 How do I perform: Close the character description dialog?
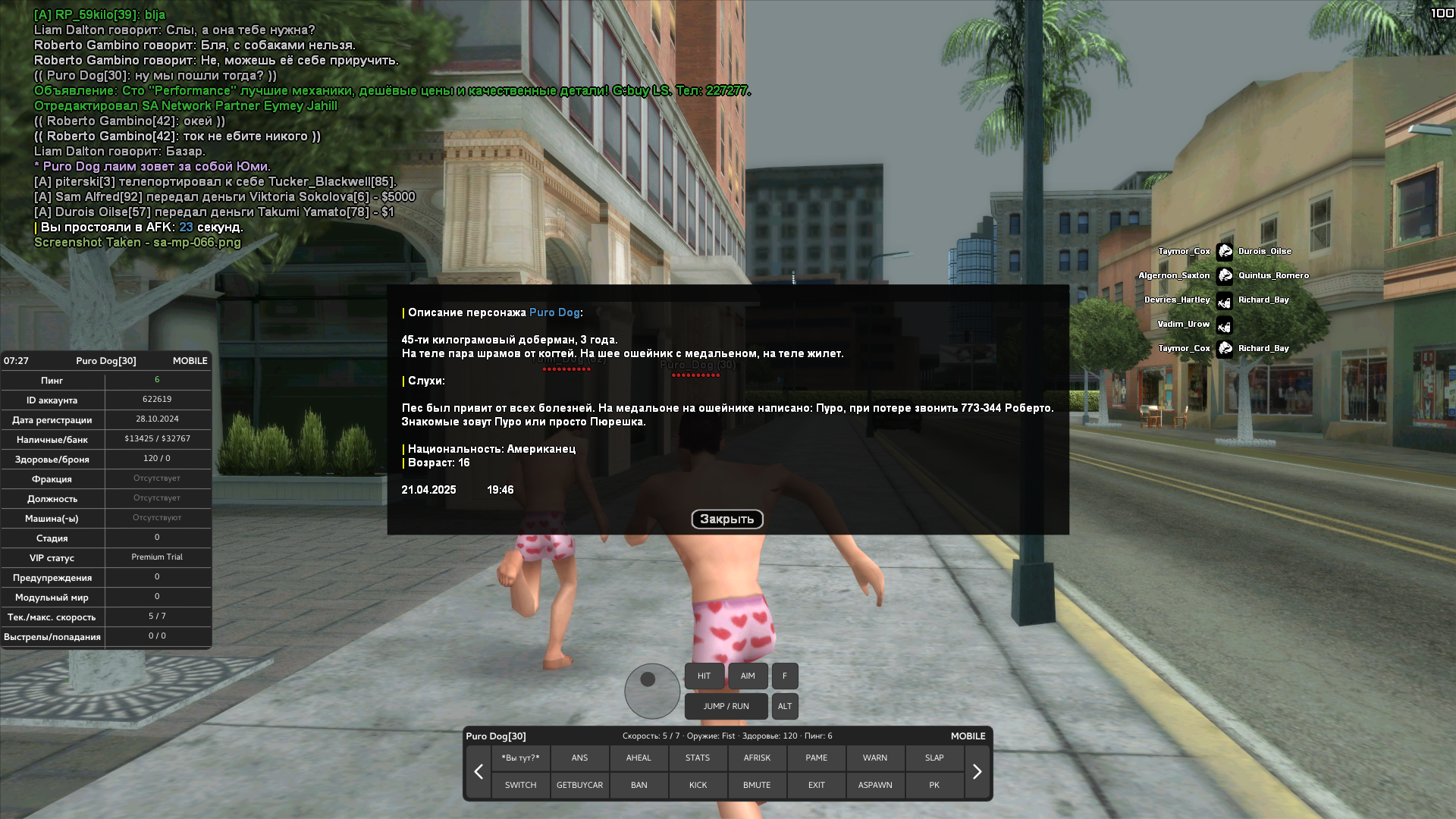(726, 519)
